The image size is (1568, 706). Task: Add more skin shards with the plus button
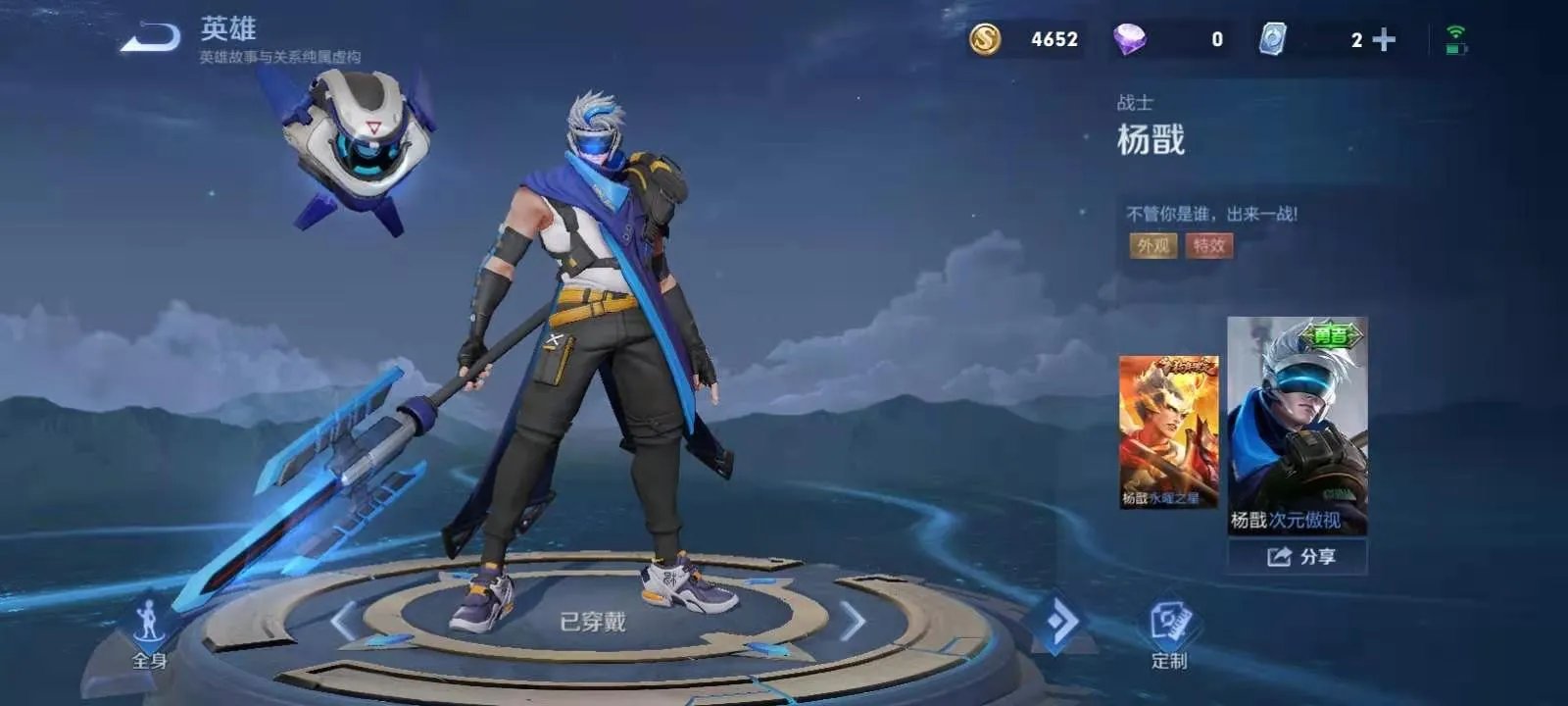[x=1384, y=40]
